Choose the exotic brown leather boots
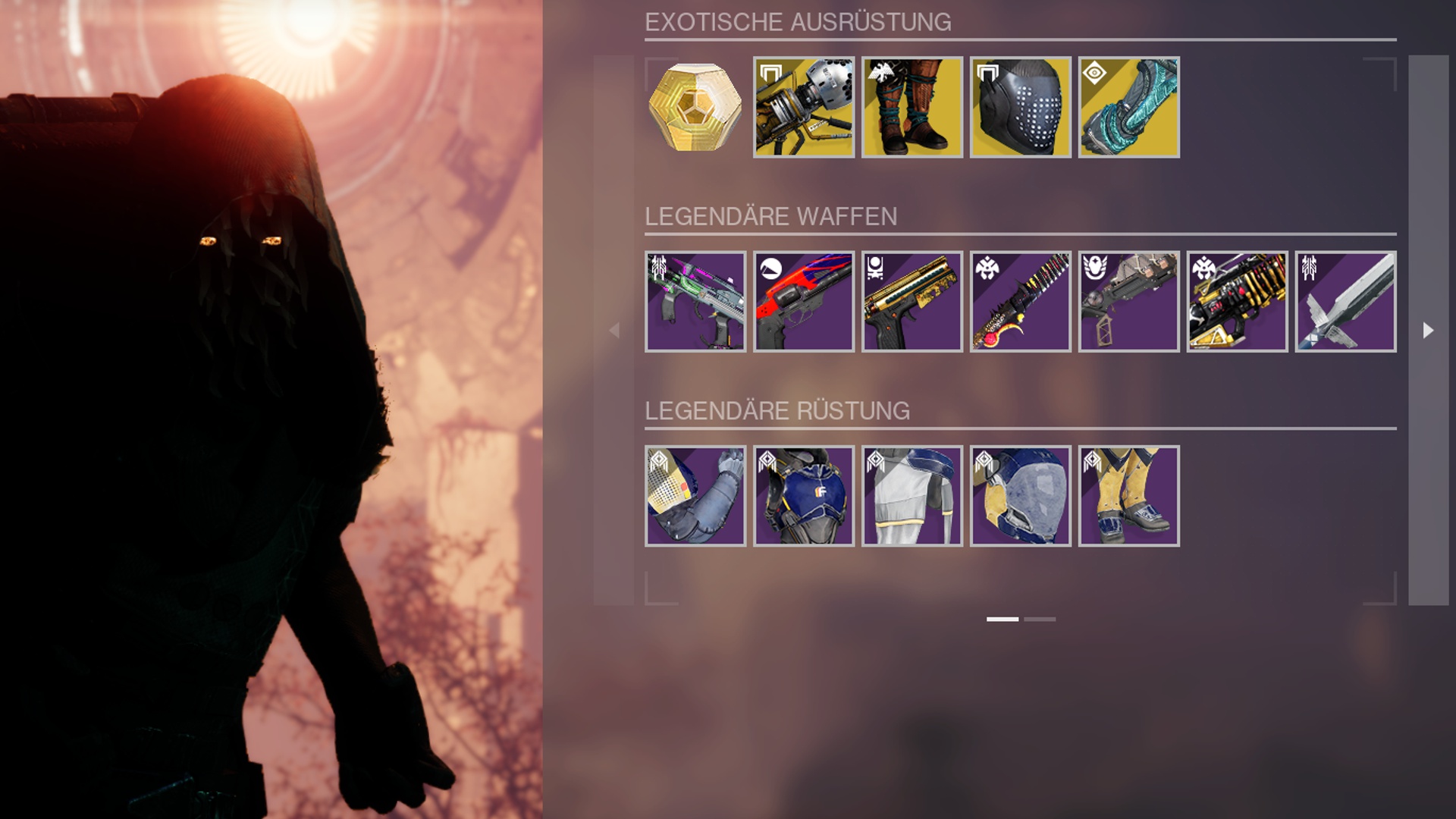The width and height of the screenshot is (1456, 819). click(912, 107)
